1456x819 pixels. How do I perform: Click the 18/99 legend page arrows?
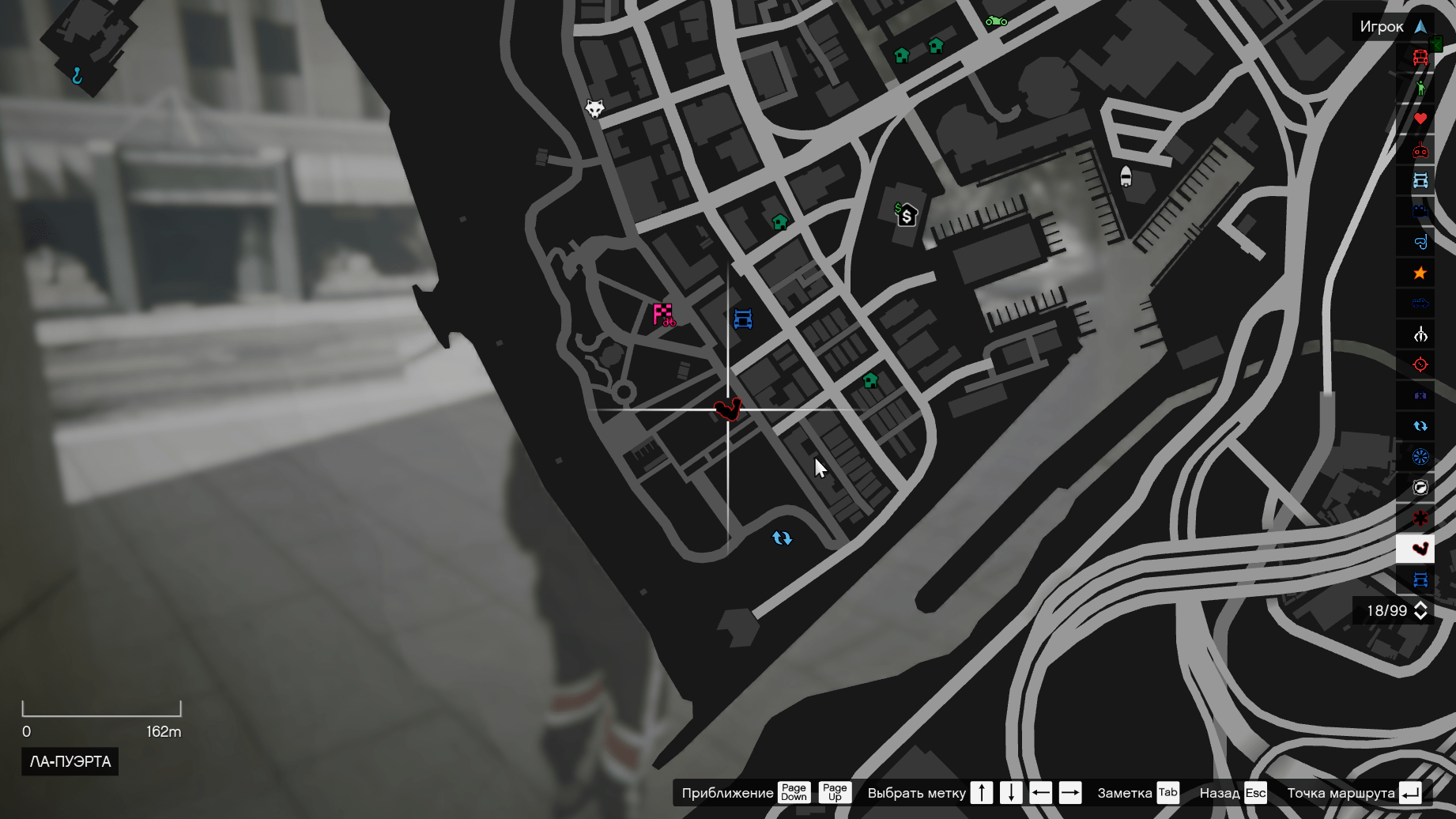pos(1420,610)
